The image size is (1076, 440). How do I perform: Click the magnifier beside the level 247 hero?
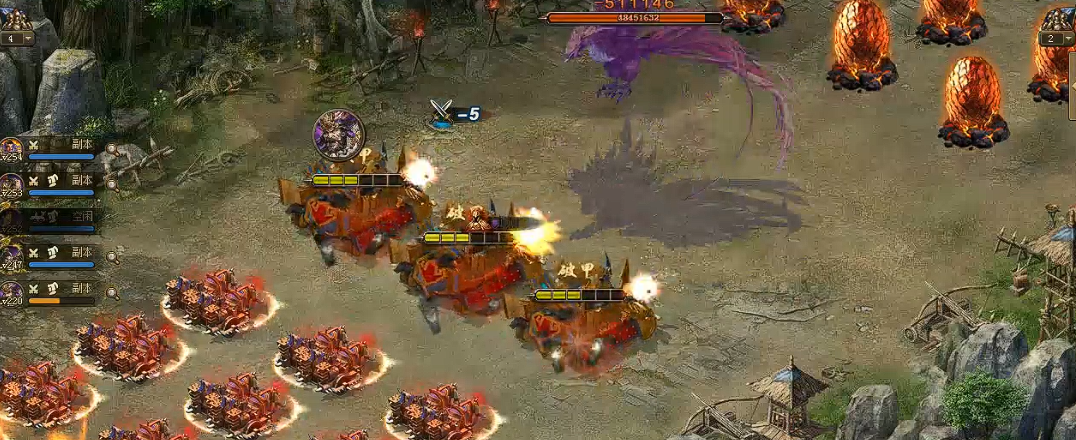111,258
